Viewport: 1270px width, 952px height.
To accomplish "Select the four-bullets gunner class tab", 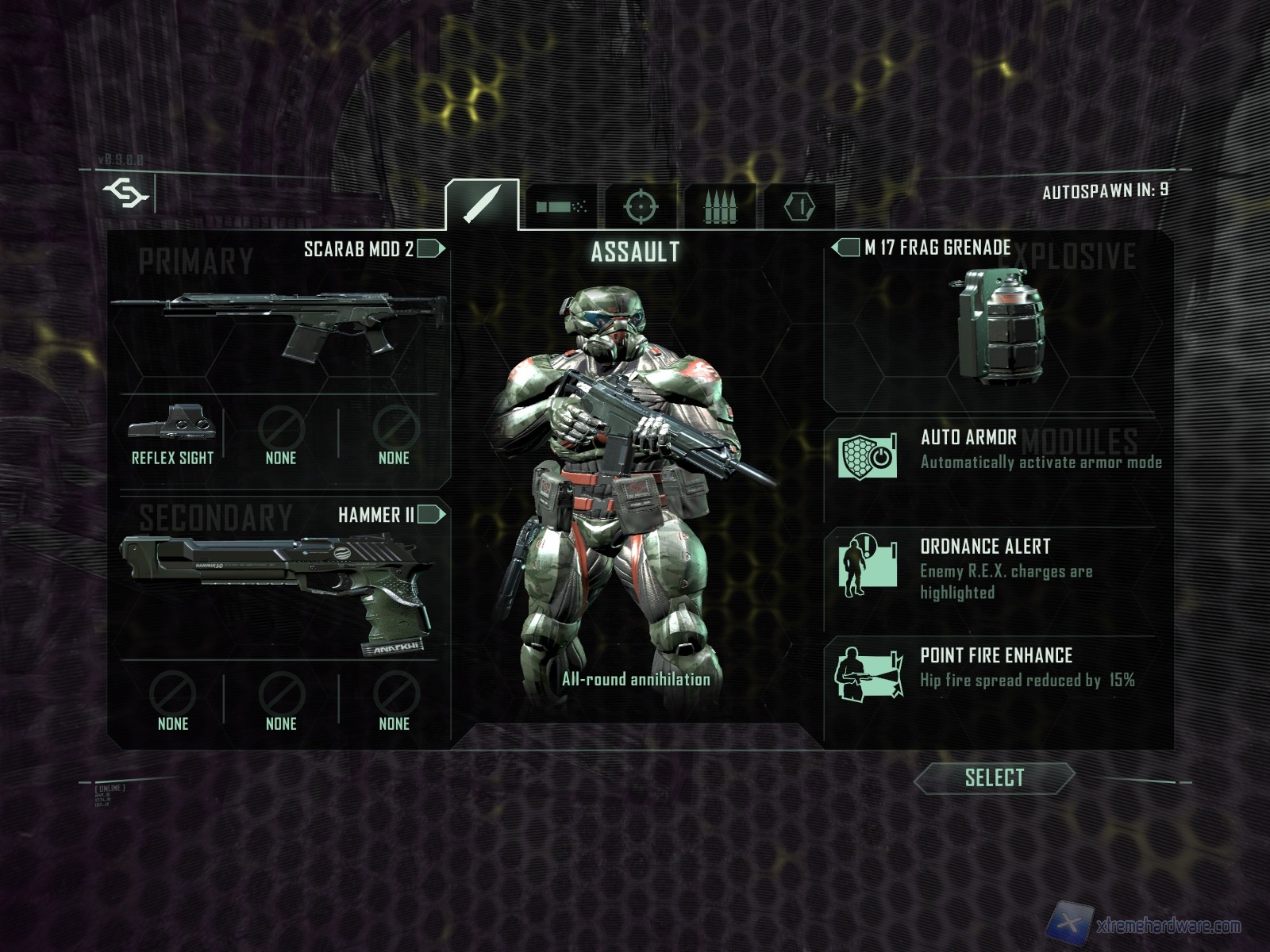I will coord(720,207).
